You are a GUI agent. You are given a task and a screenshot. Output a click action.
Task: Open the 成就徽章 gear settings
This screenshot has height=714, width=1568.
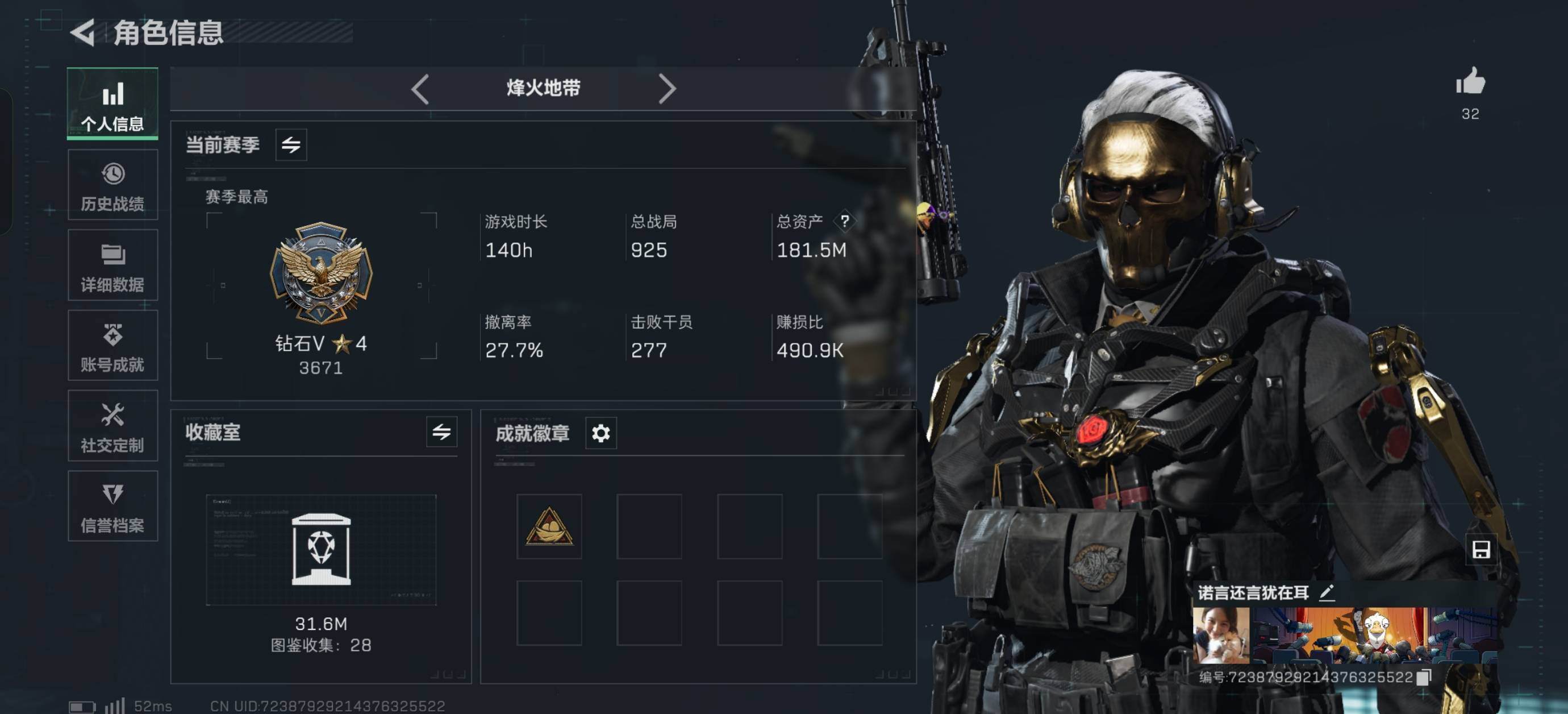(x=601, y=433)
